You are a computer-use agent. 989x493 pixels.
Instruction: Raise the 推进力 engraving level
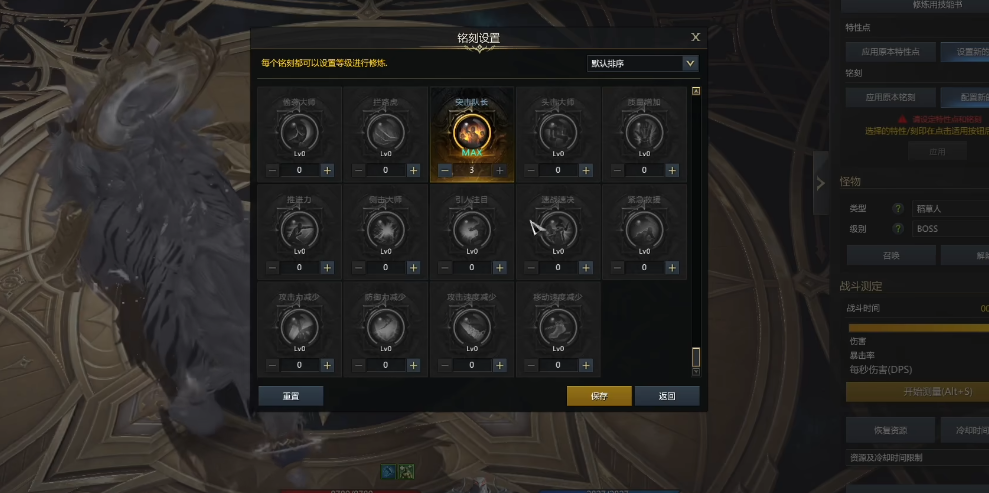click(327, 267)
